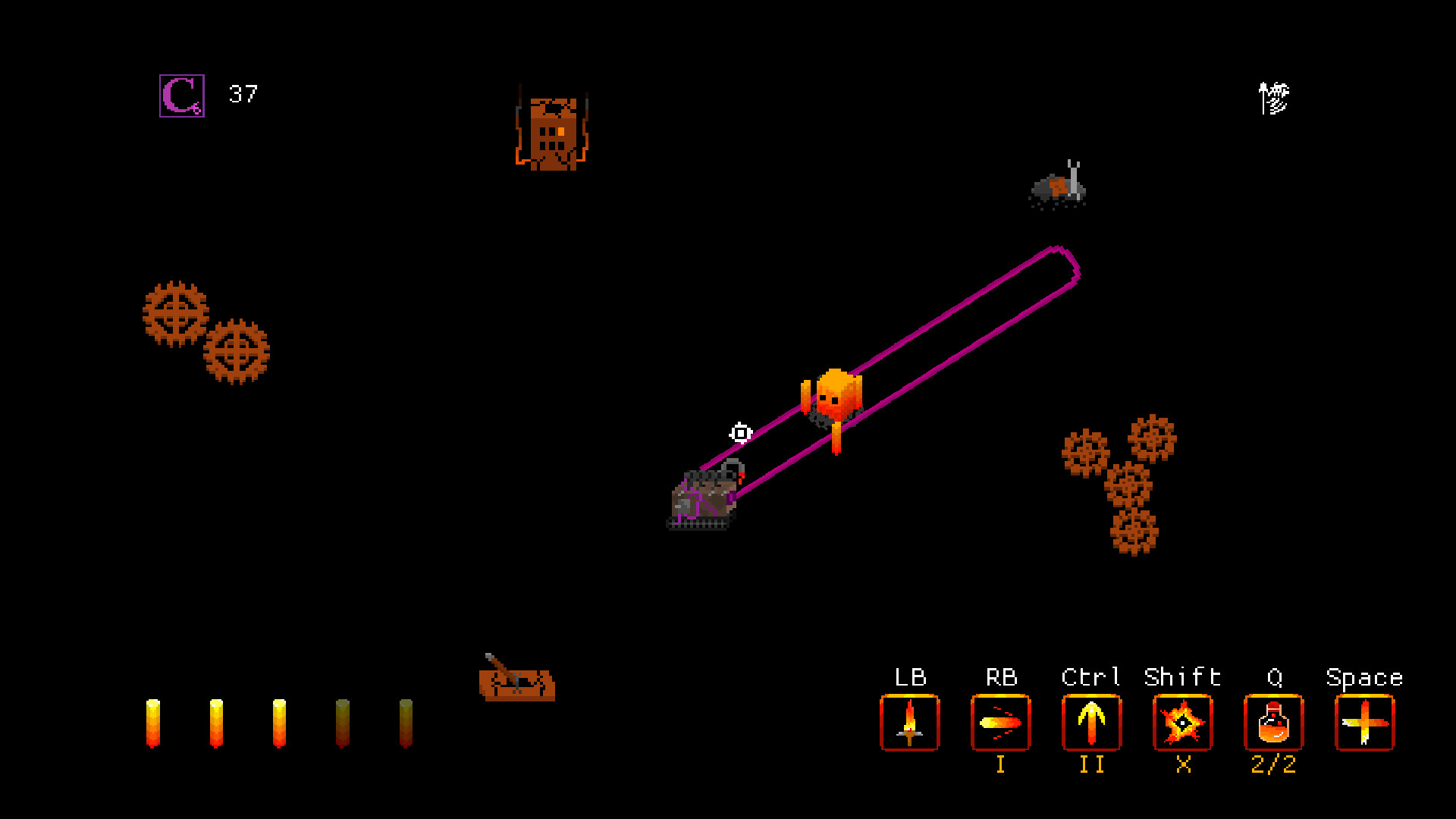This screenshot has width=1456, height=819.
Task: Select the LB flaming sword attack icon
Action: click(909, 723)
